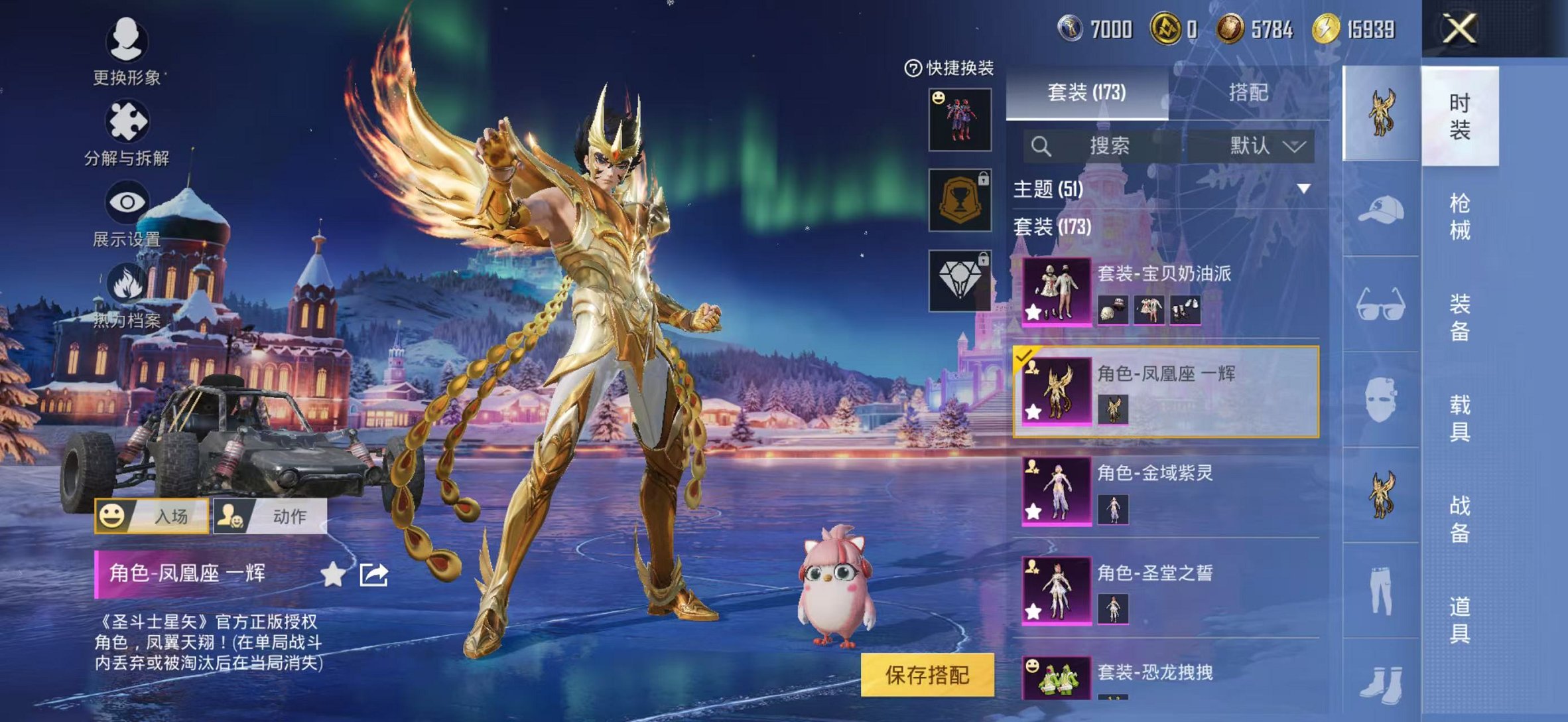Select the 动作 action button
Image resolution: width=1568 pixels, height=722 pixels.
click(270, 516)
